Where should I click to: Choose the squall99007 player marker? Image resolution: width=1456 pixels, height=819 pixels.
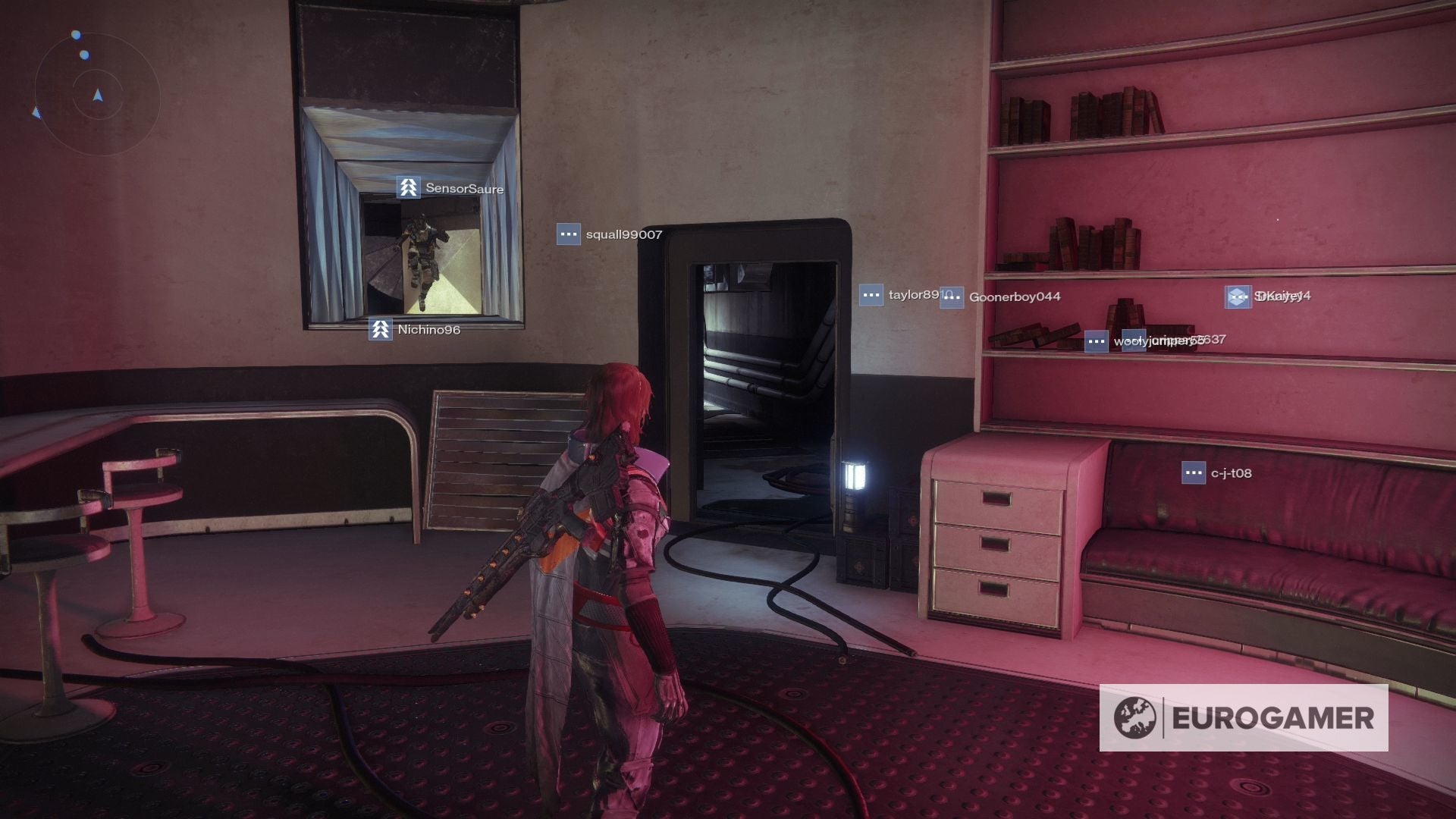[x=610, y=234]
